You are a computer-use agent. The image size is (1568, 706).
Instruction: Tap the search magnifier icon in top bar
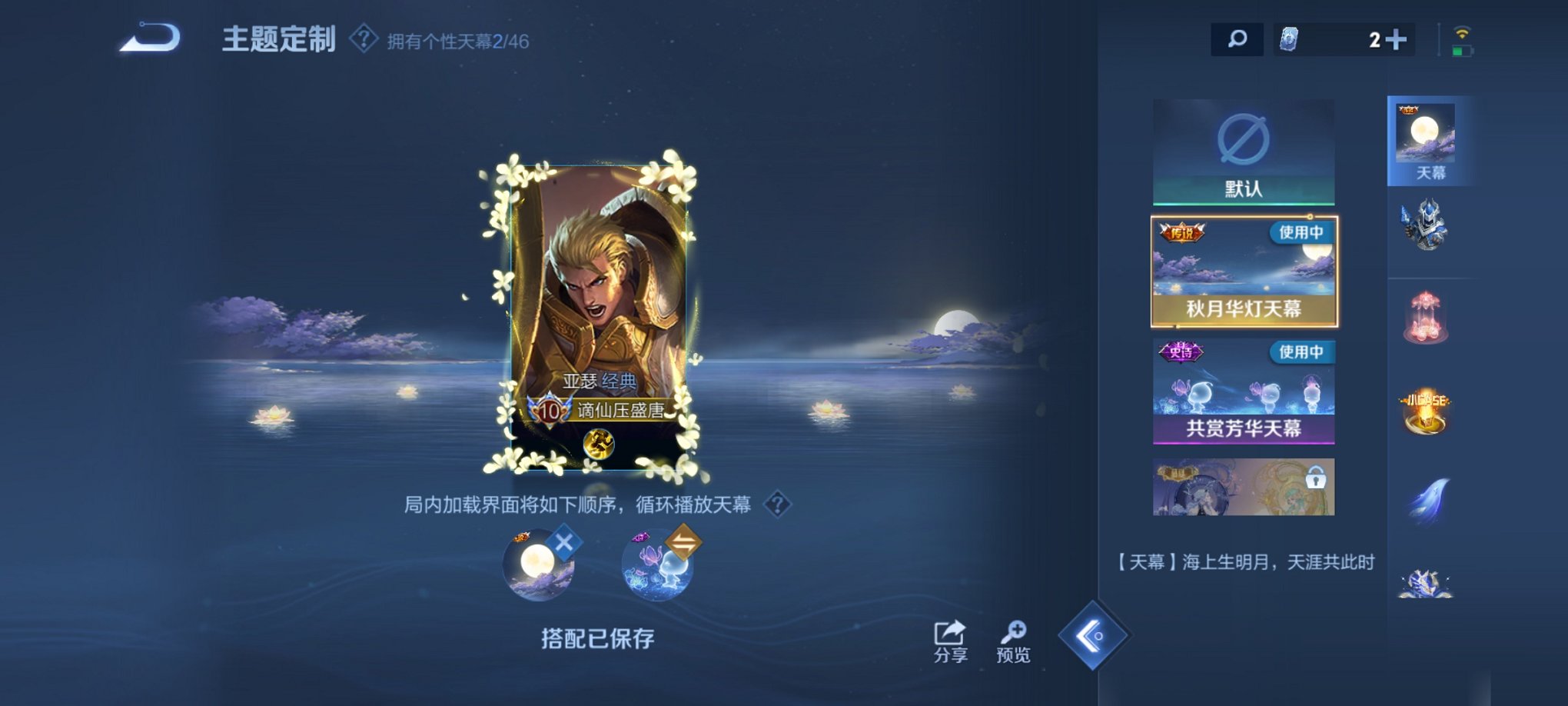[x=1236, y=36]
